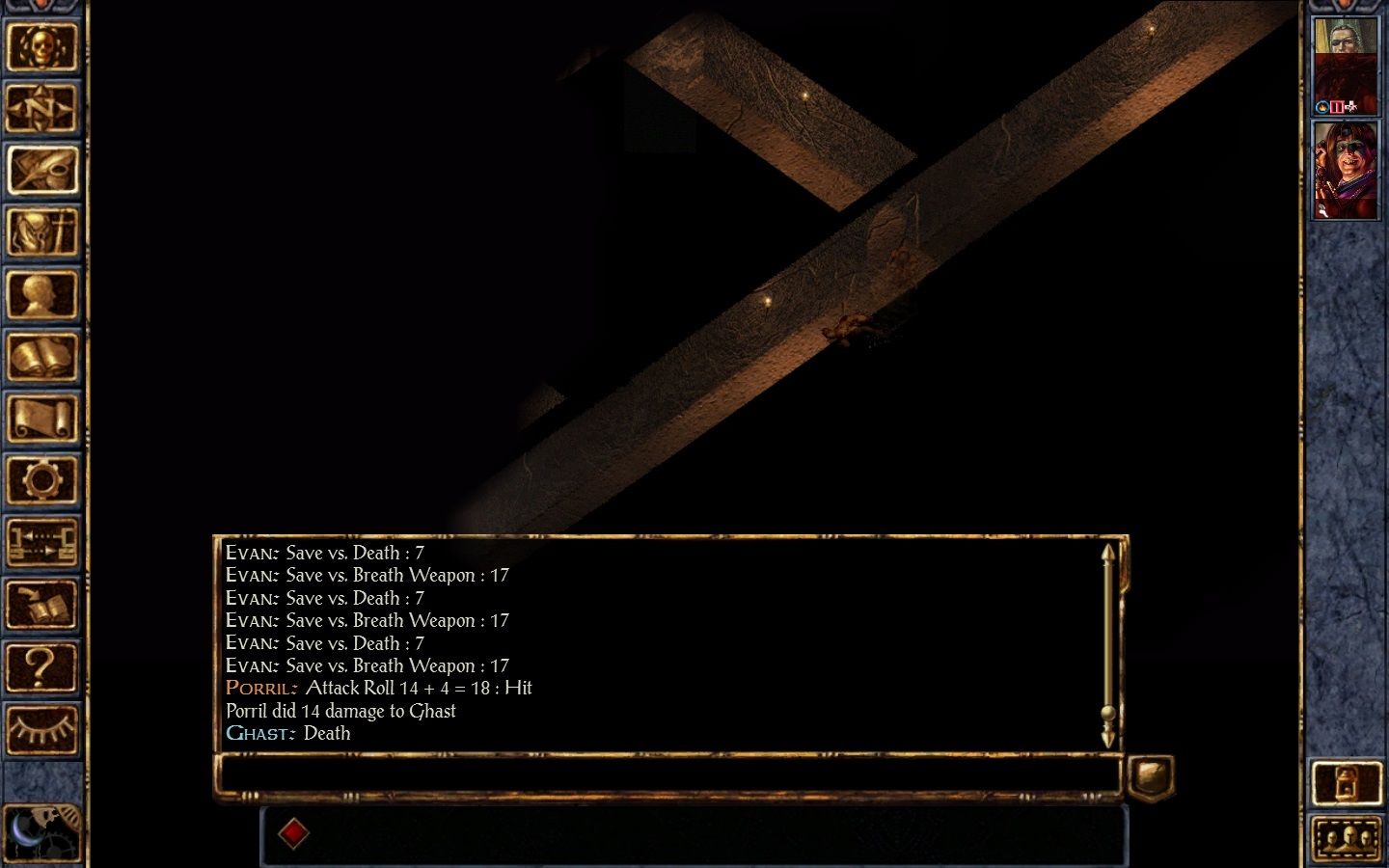Open the spellbook using the book icon
This screenshot has height=868, width=1389.
point(44,357)
